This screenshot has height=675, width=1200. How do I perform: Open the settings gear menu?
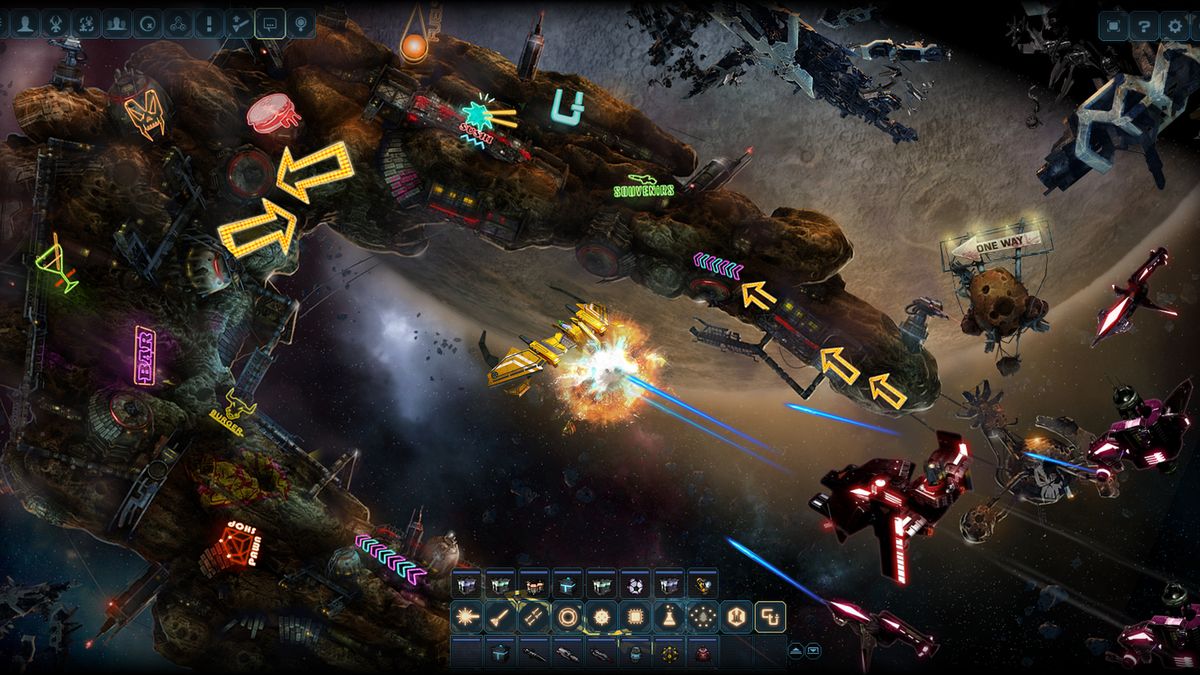click(1174, 26)
